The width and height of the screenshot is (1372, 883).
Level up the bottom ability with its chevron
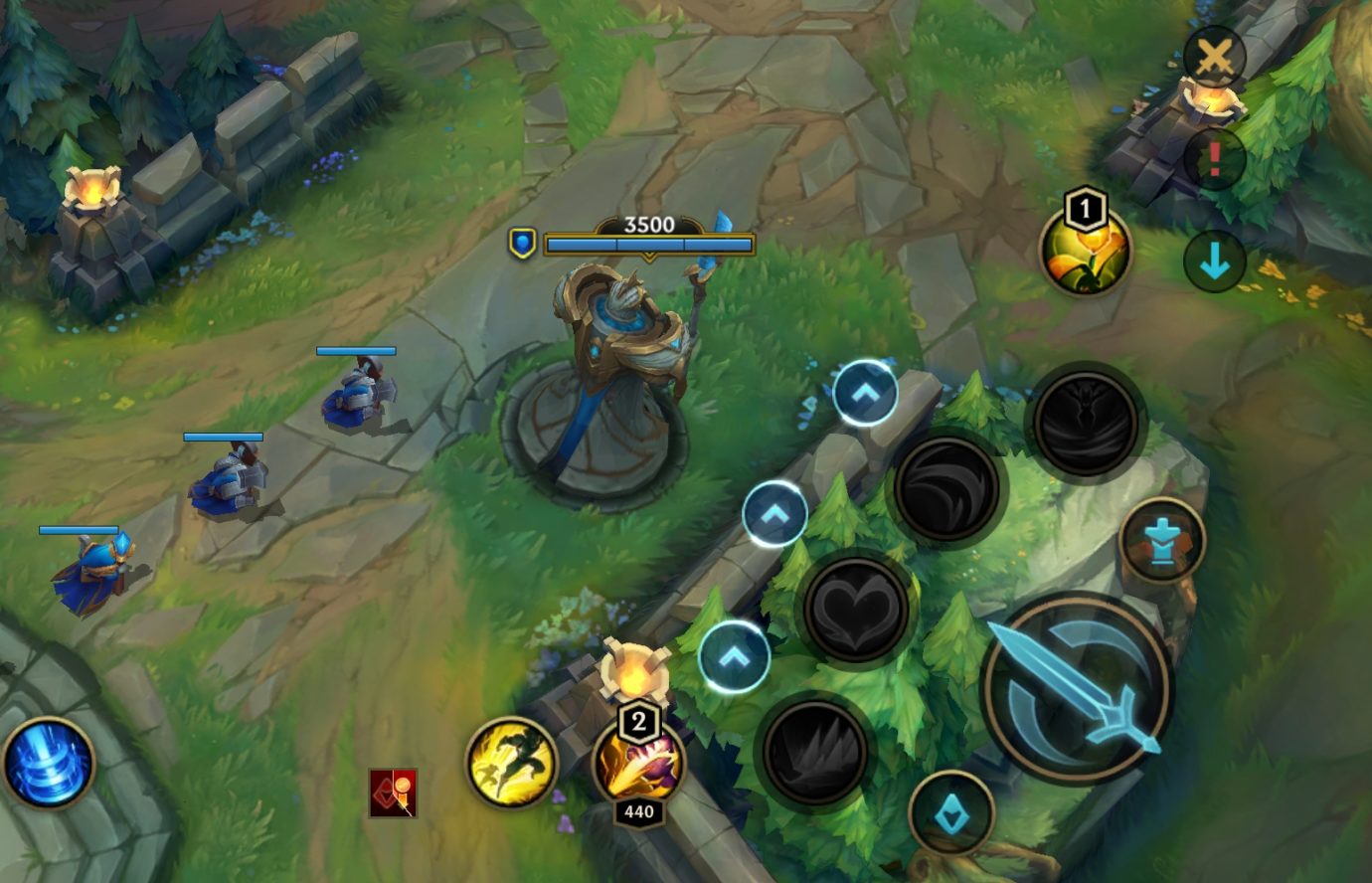734,654
